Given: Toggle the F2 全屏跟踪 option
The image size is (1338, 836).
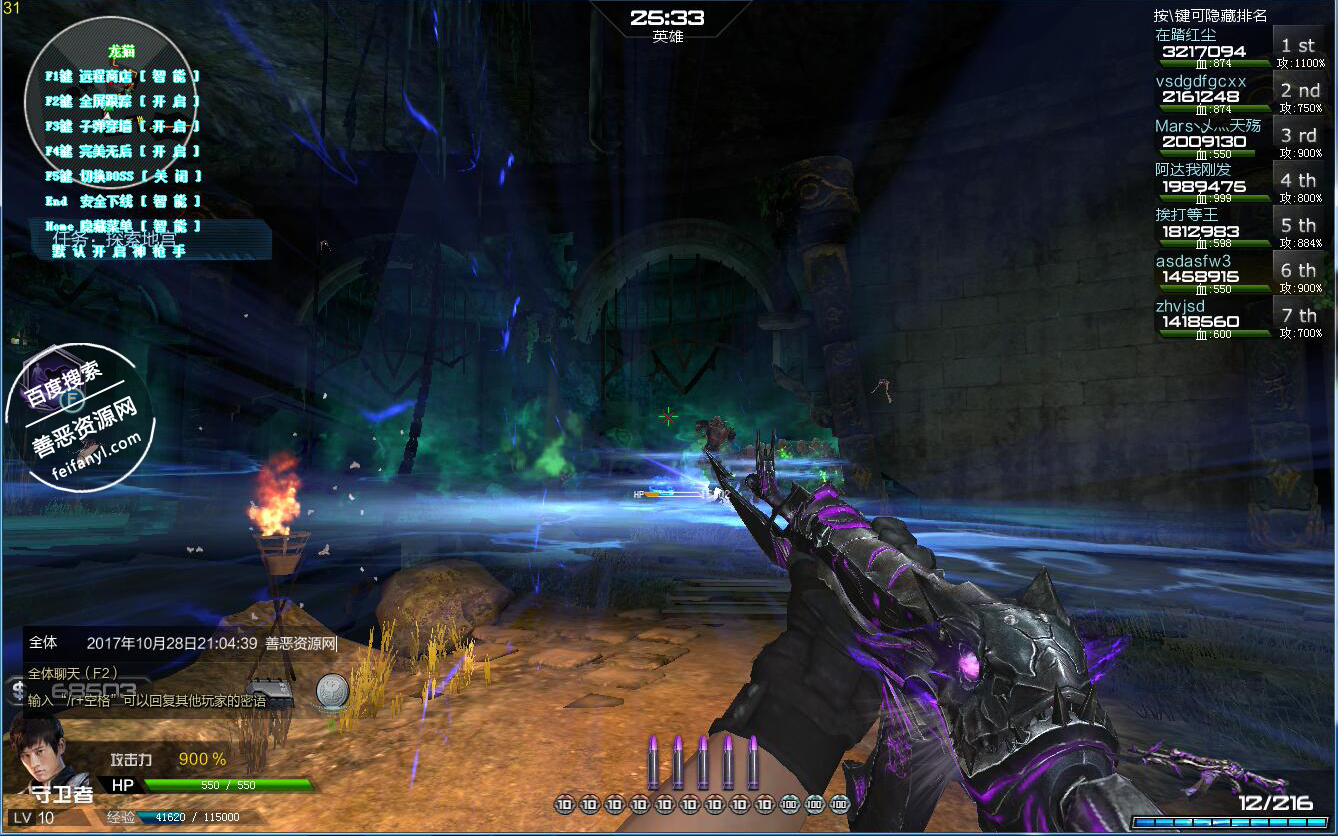Looking at the screenshot, I should coord(123,101).
